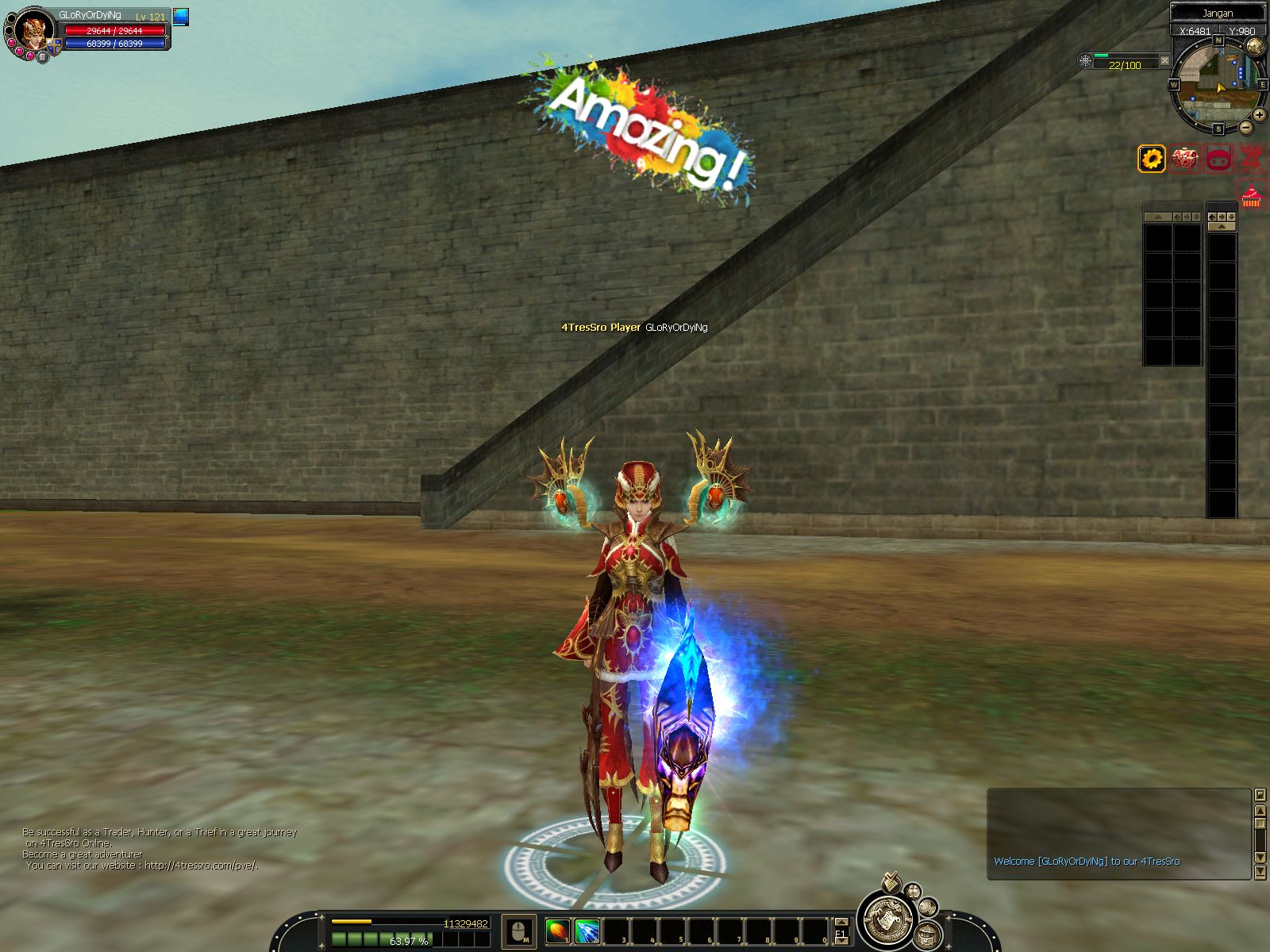Open the orange gear settings icon

[x=1152, y=159]
